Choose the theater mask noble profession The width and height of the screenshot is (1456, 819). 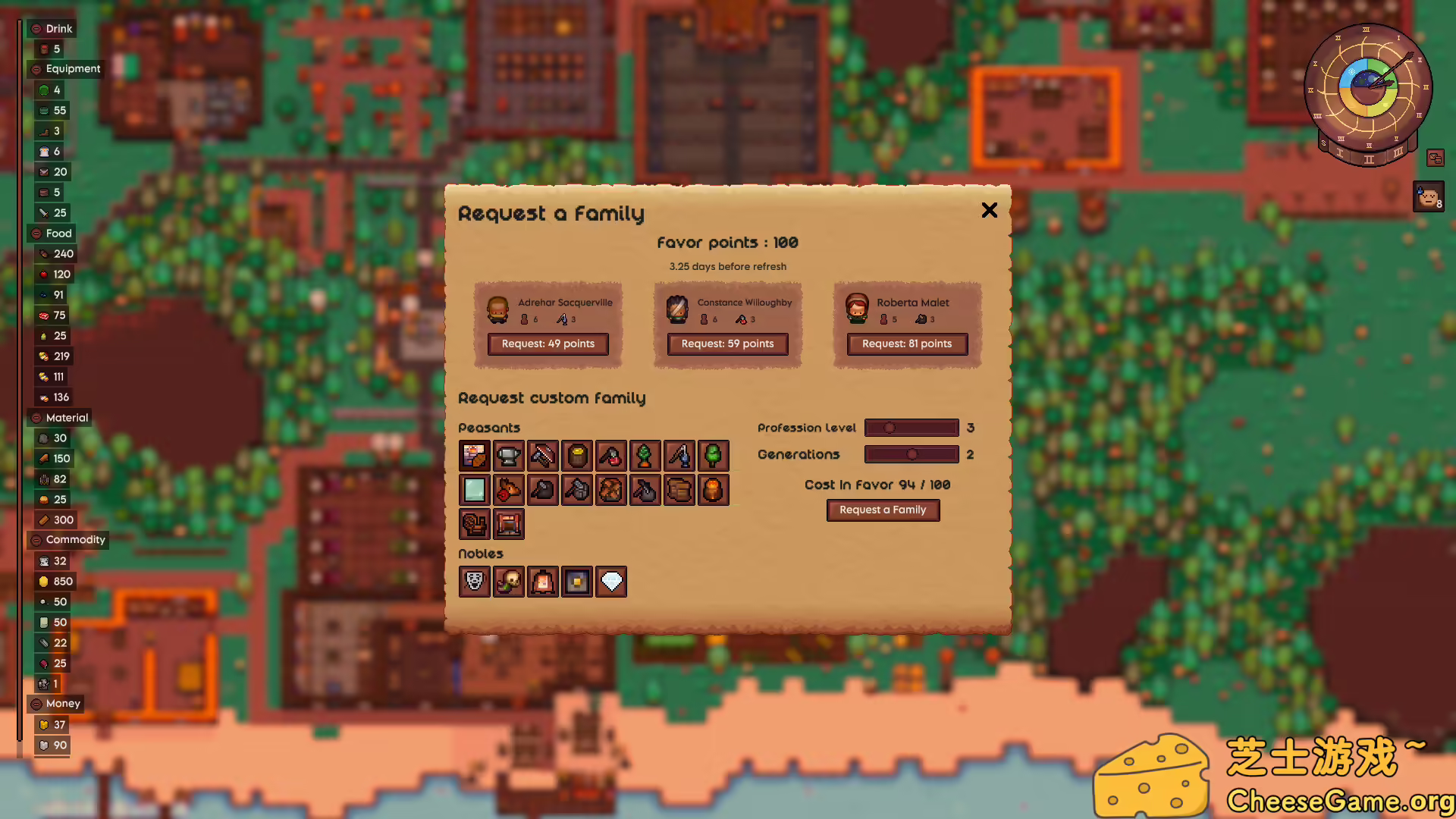(x=475, y=582)
